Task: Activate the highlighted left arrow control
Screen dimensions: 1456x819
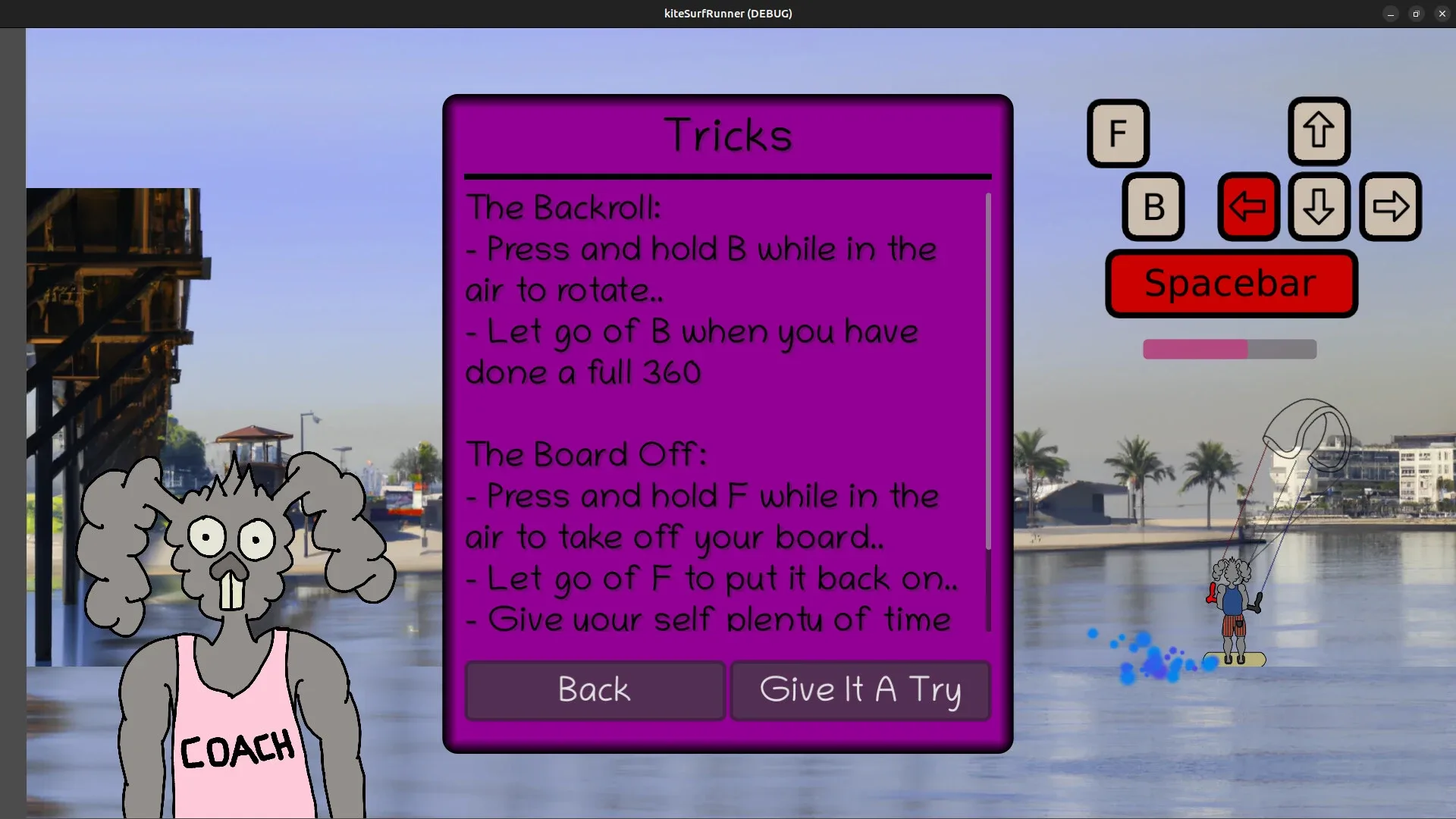Action: (x=1247, y=206)
